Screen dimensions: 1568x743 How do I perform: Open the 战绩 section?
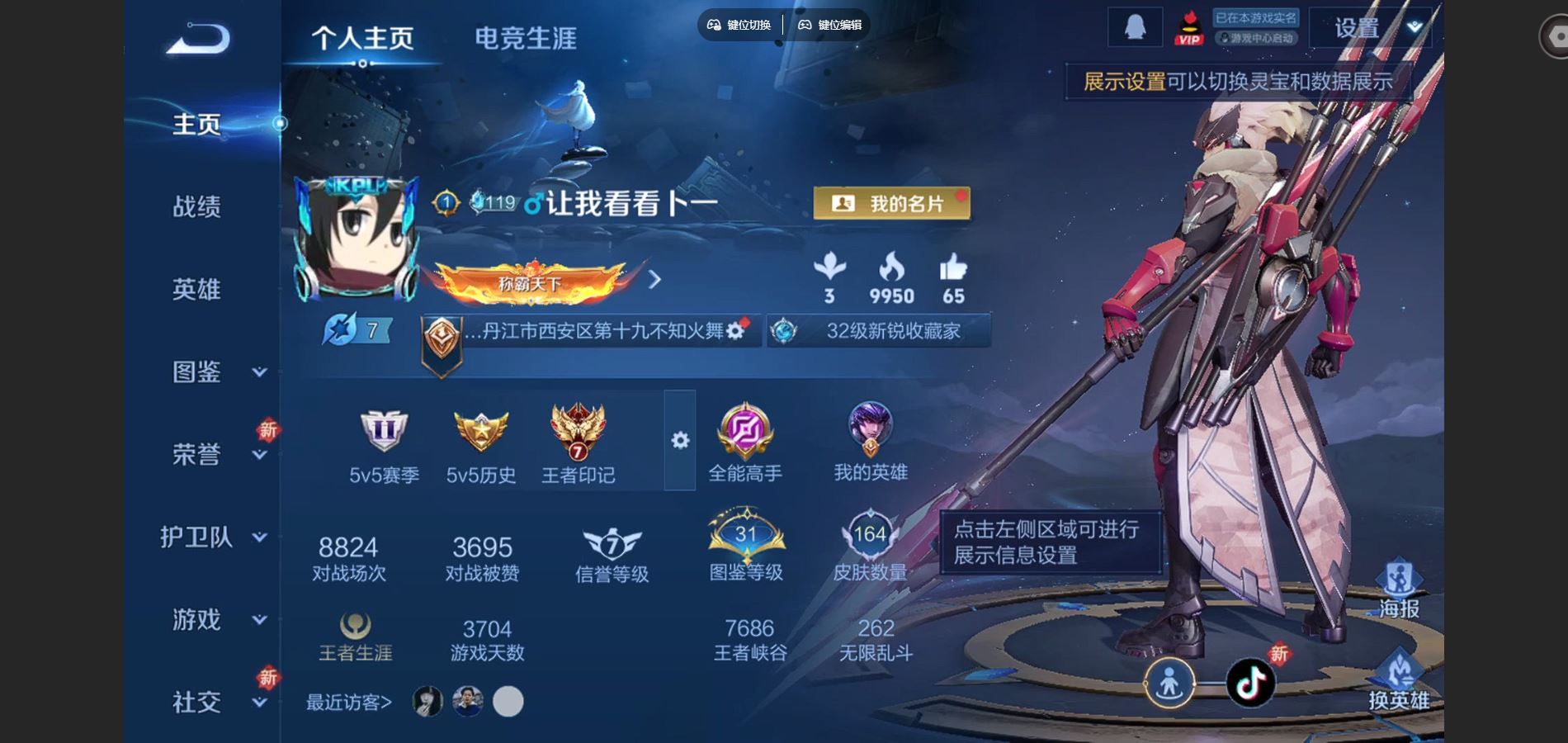point(196,206)
